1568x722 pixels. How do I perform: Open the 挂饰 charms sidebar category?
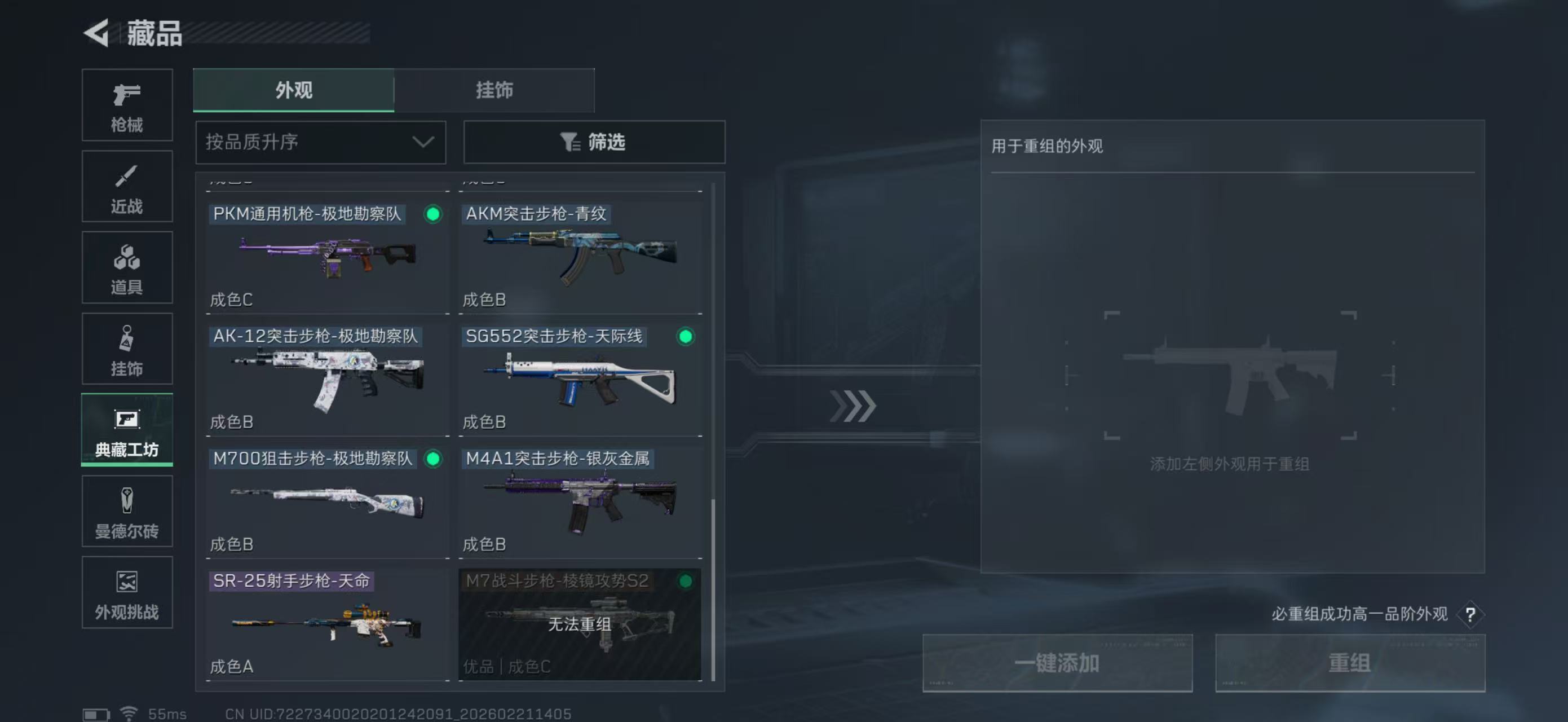pos(127,348)
